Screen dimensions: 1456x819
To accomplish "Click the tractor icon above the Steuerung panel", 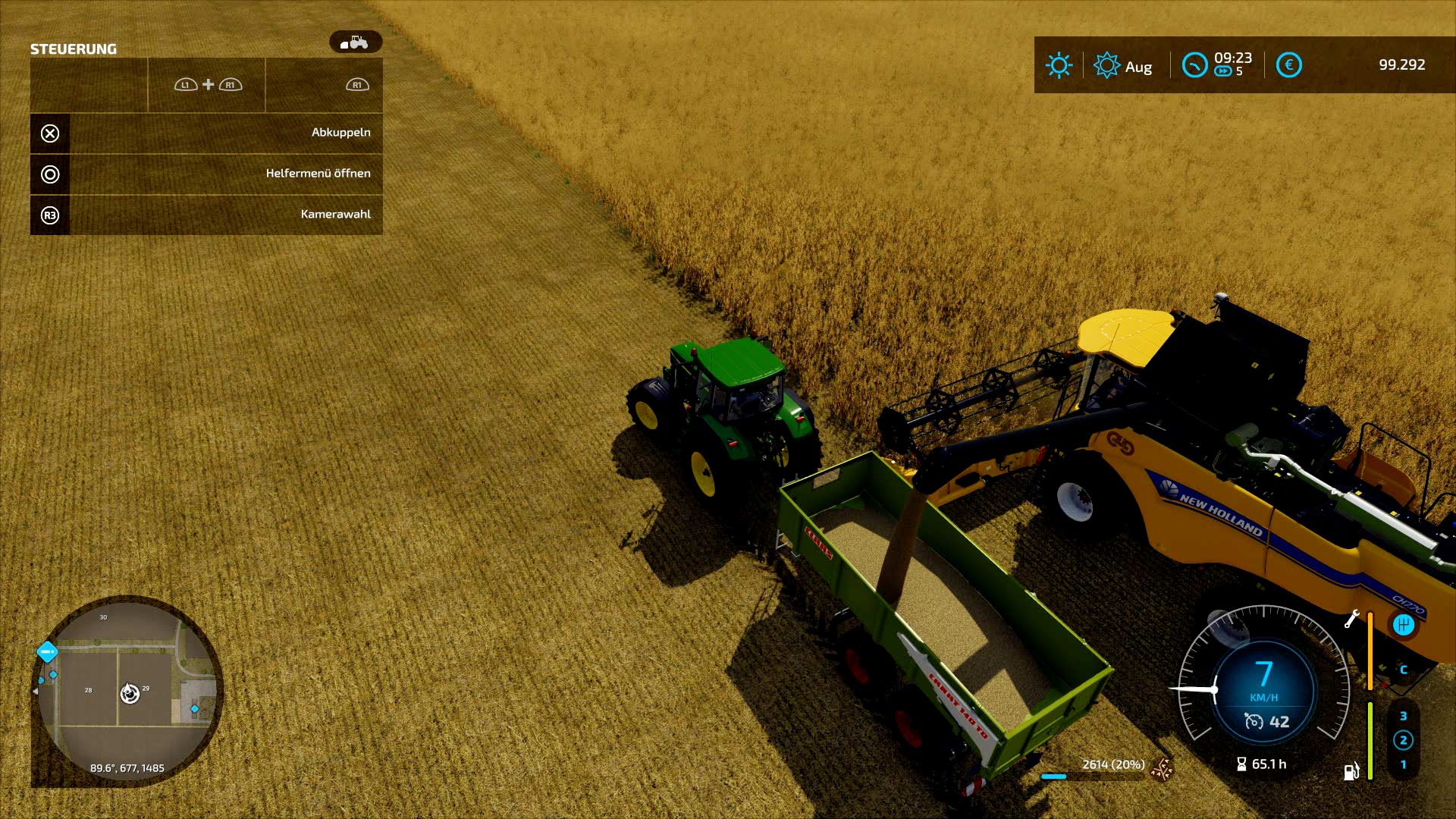I will point(355,42).
